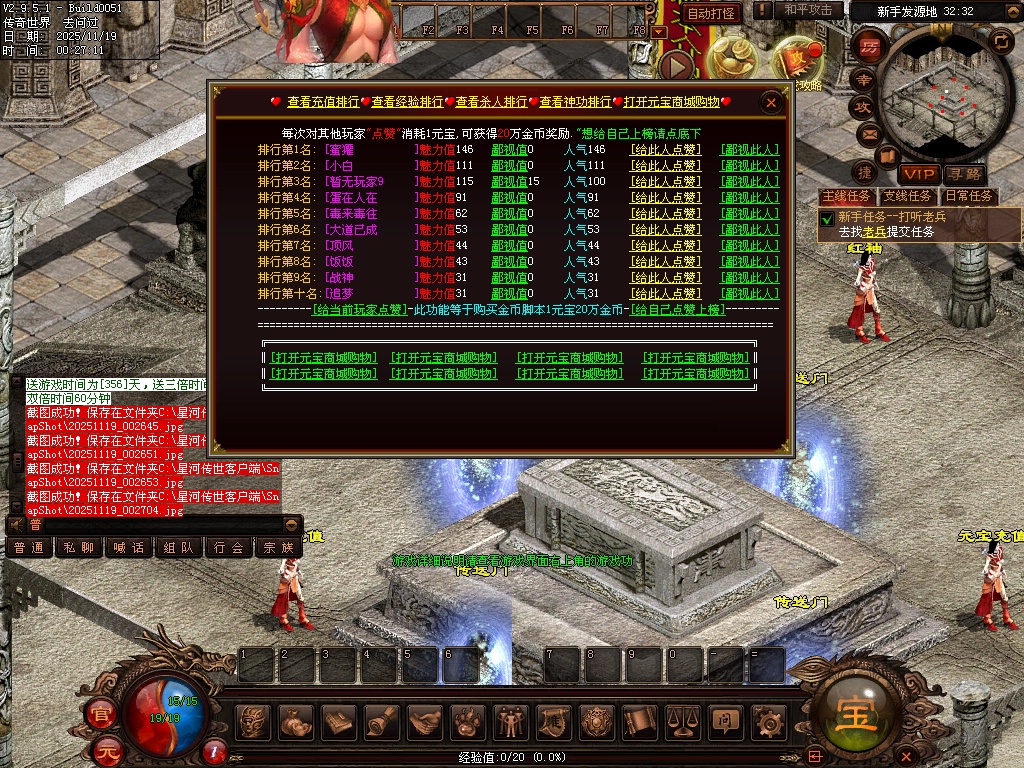Open the gear-shaped settings icon

pos(768,720)
